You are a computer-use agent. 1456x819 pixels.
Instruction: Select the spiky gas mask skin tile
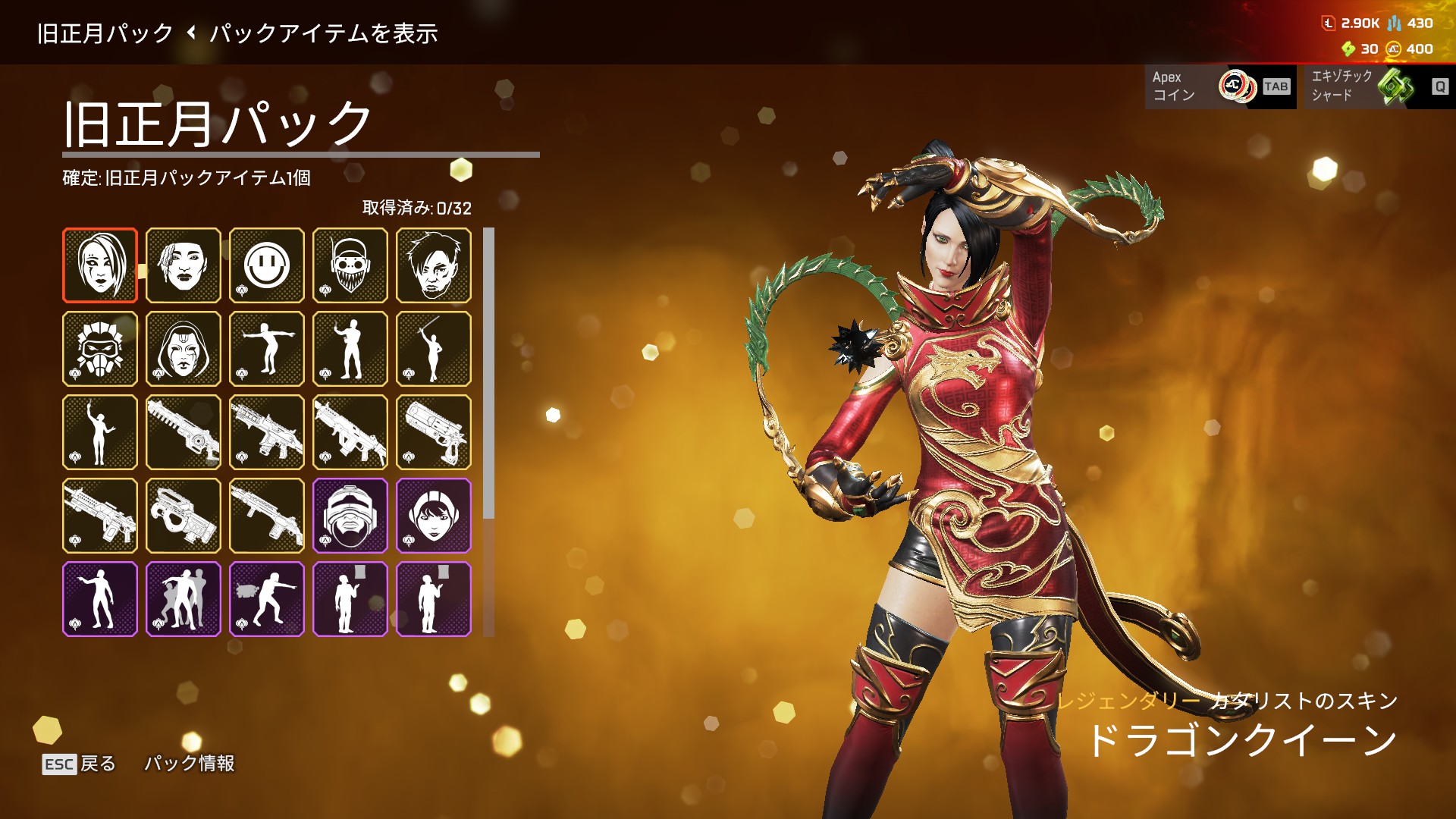[100, 349]
